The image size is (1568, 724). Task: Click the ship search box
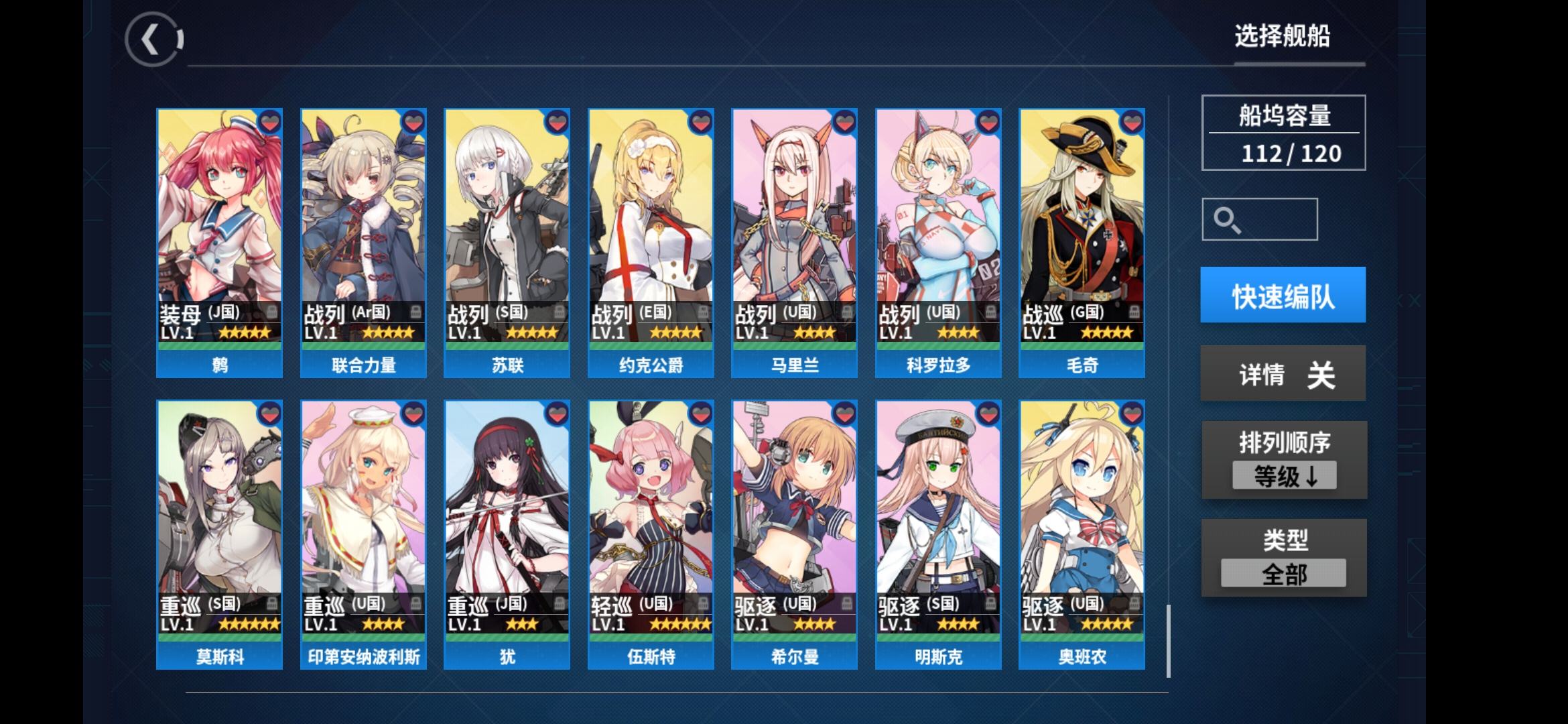[x=1260, y=219]
